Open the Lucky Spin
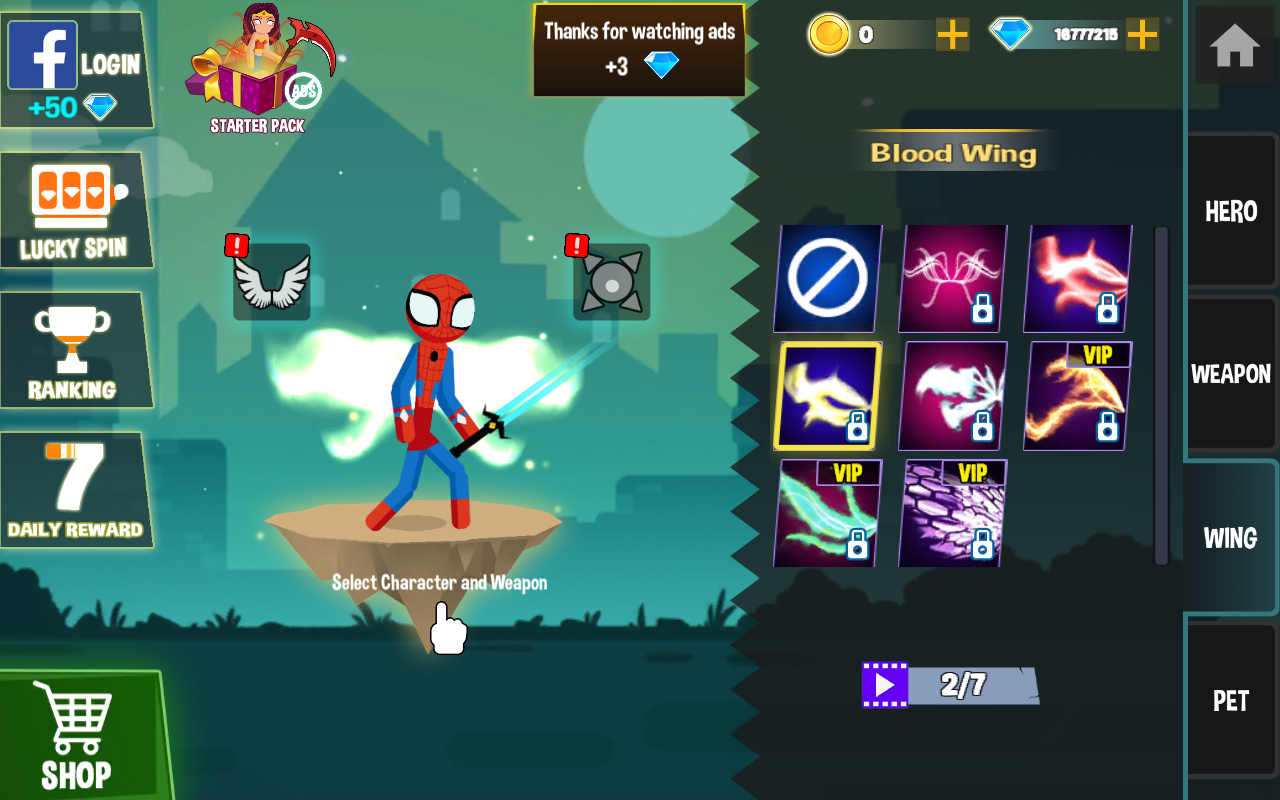 (75, 210)
